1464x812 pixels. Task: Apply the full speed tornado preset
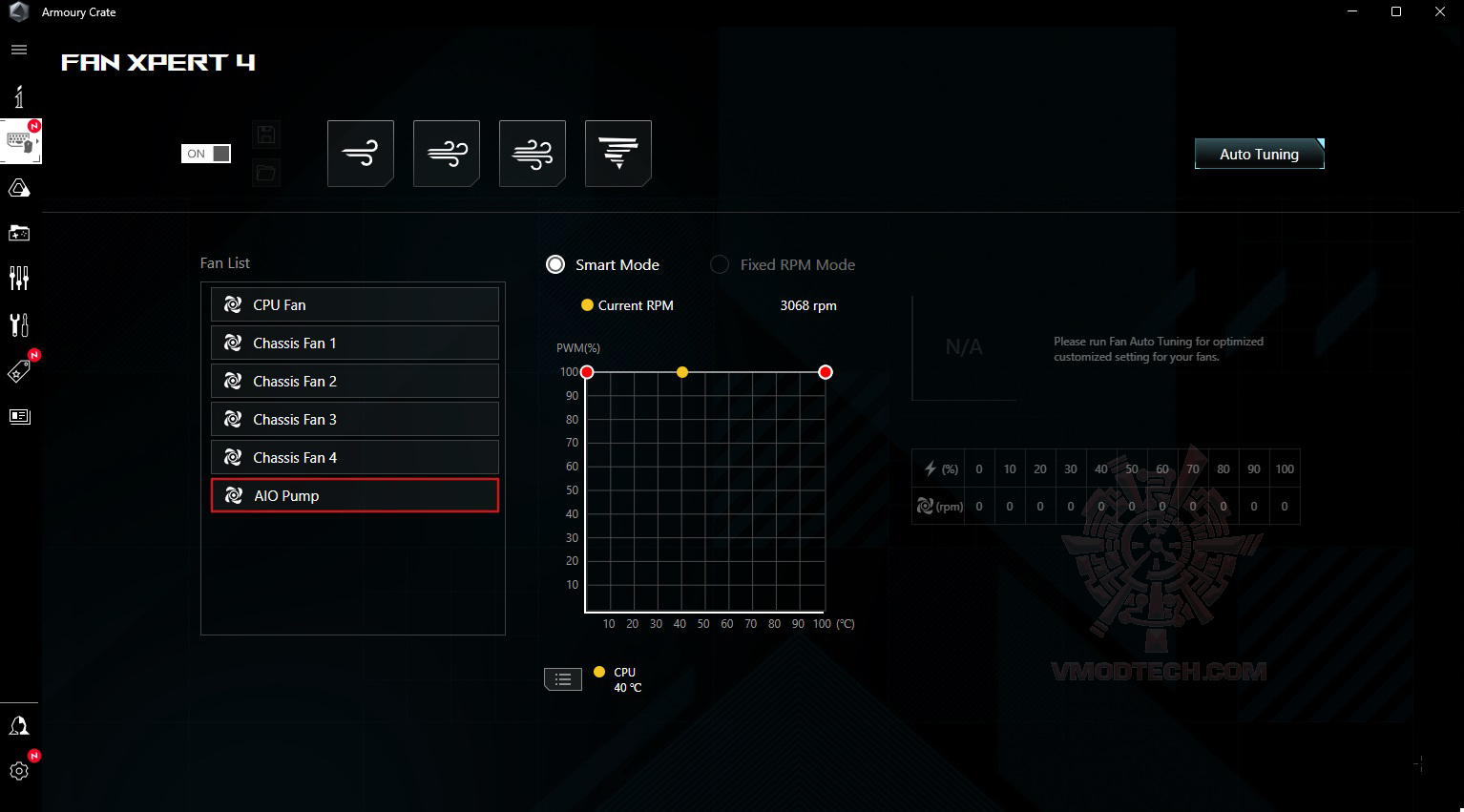(618, 153)
